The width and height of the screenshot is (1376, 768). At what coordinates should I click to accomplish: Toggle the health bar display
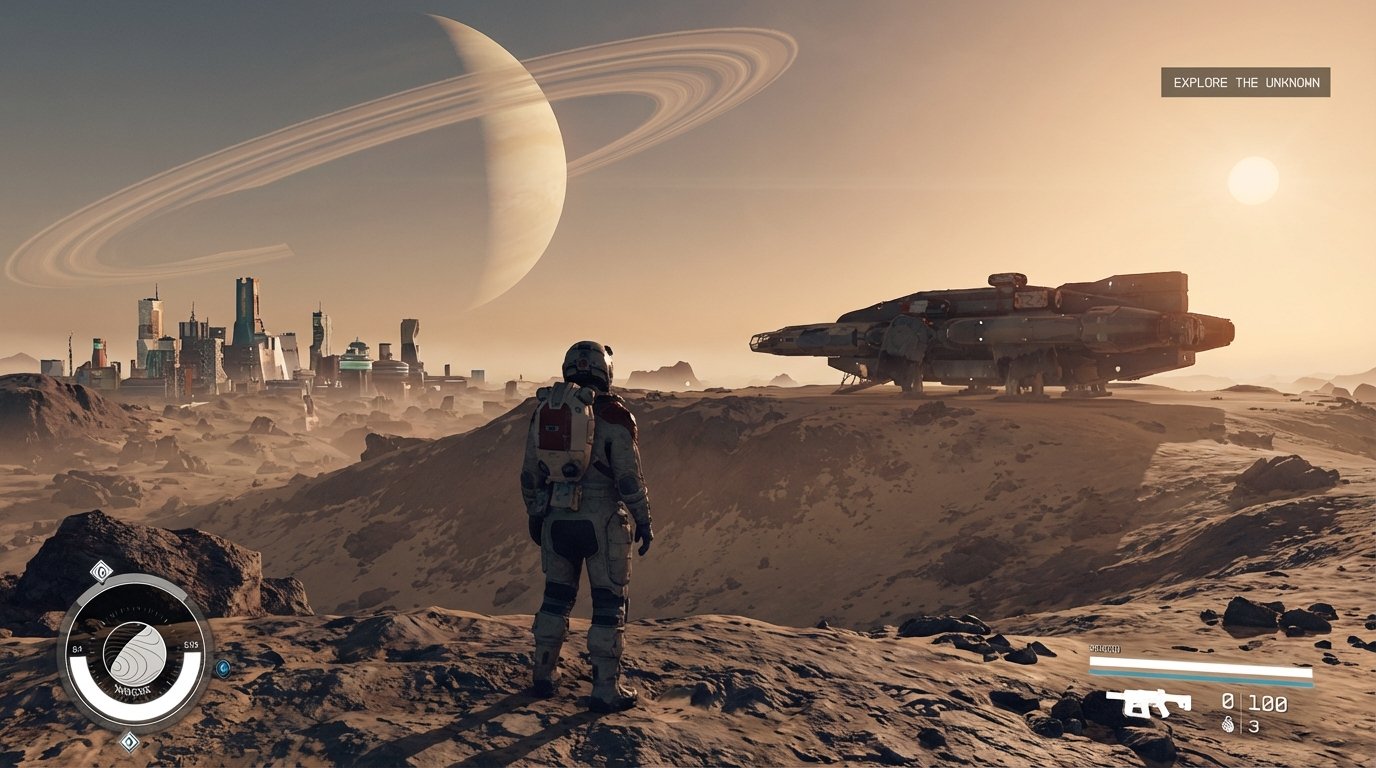[x=1200, y=663]
